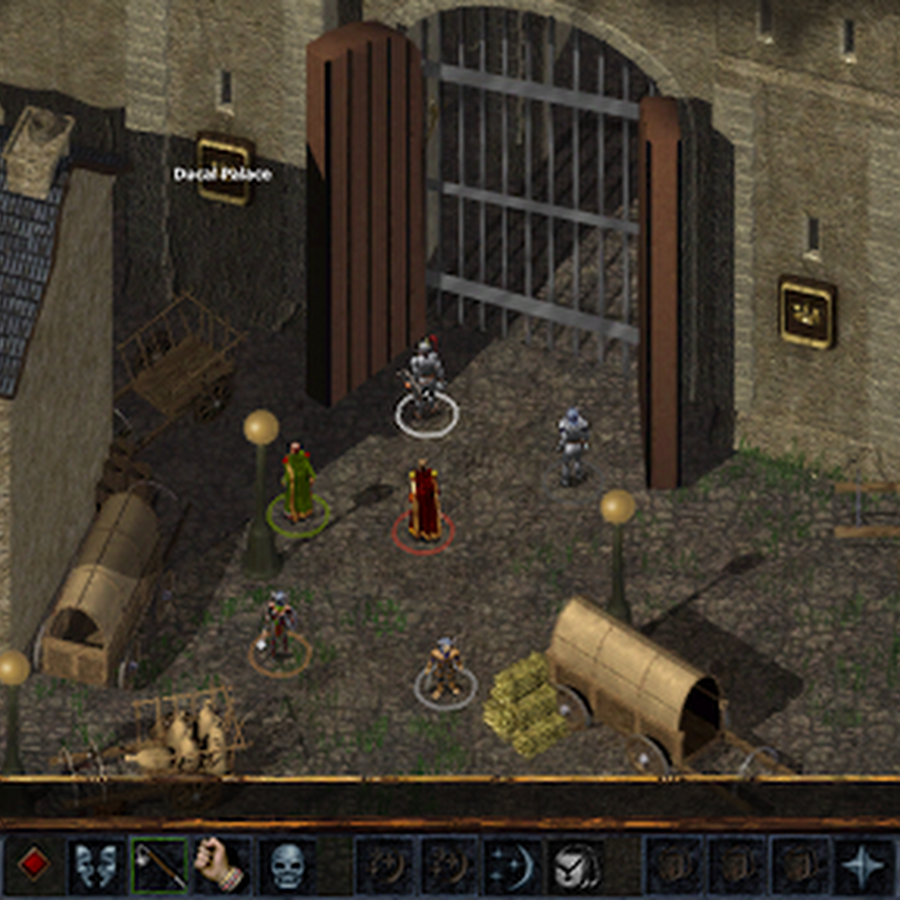Choose the bare fist attack slot

click(x=222, y=865)
